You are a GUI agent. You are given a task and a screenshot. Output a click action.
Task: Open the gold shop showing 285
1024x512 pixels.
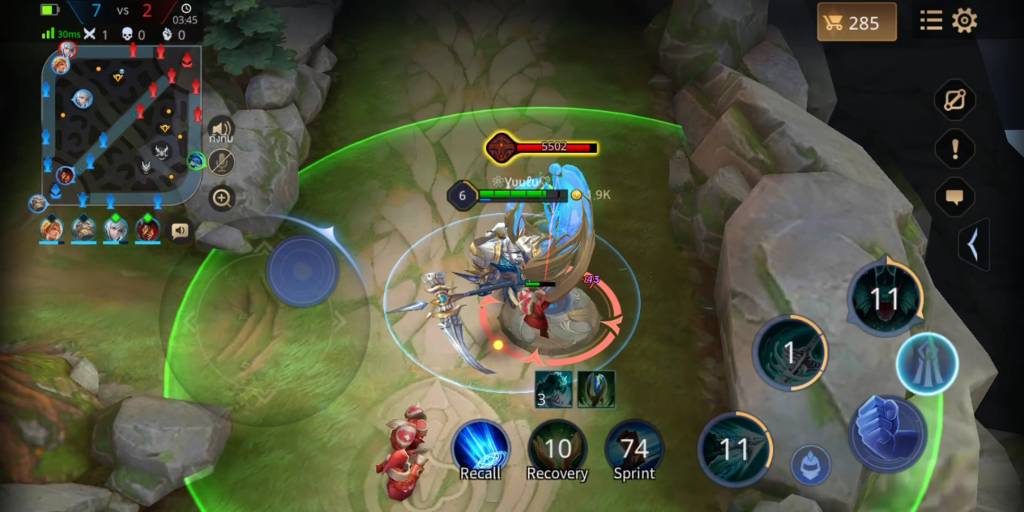click(856, 22)
